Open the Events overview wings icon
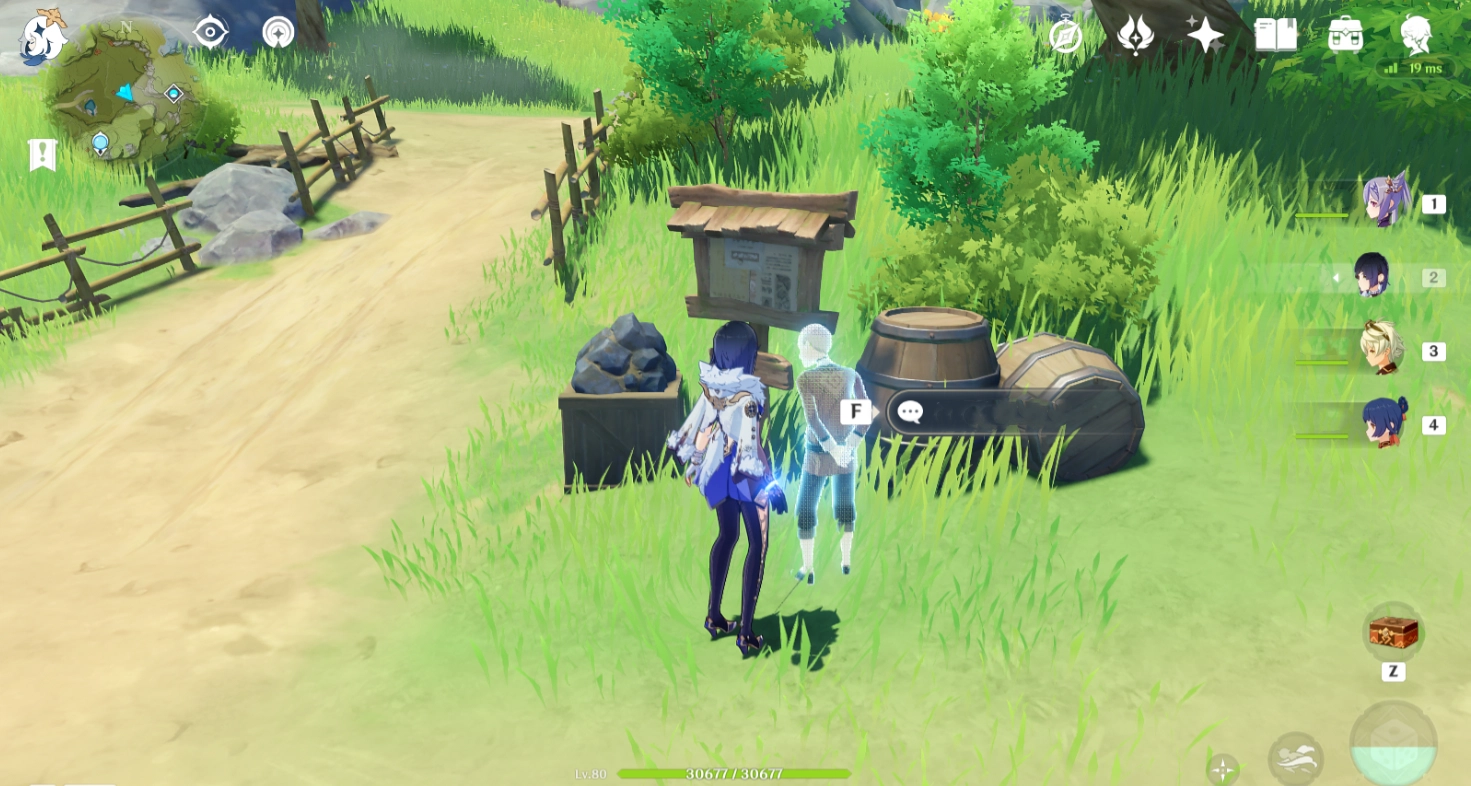Image resolution: width=1471 pixels, height=786 pixels. [x=1135, y=36]
